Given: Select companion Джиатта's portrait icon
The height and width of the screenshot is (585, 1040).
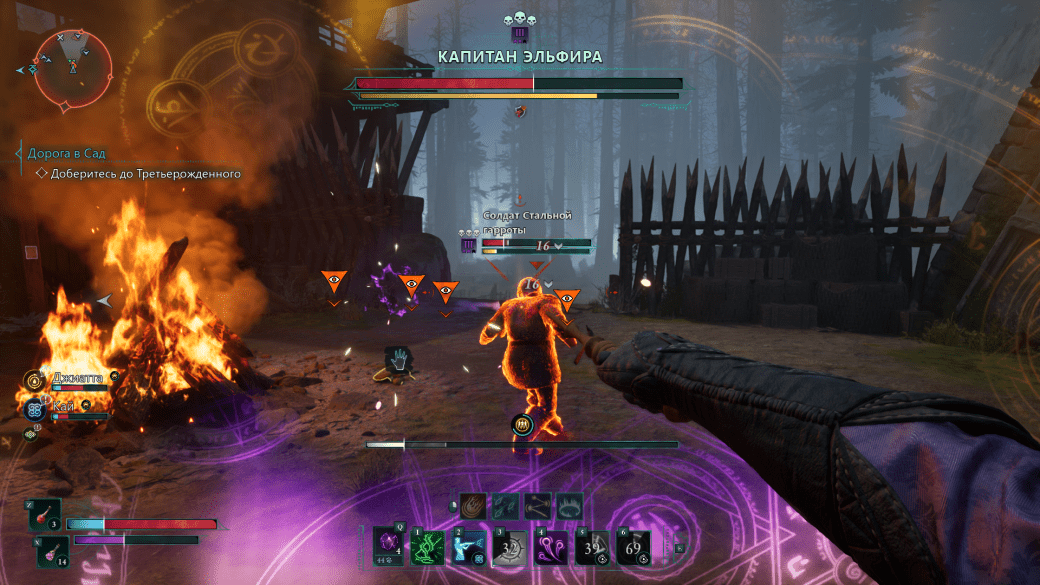Looking at the screenshot, I should 35,379.
